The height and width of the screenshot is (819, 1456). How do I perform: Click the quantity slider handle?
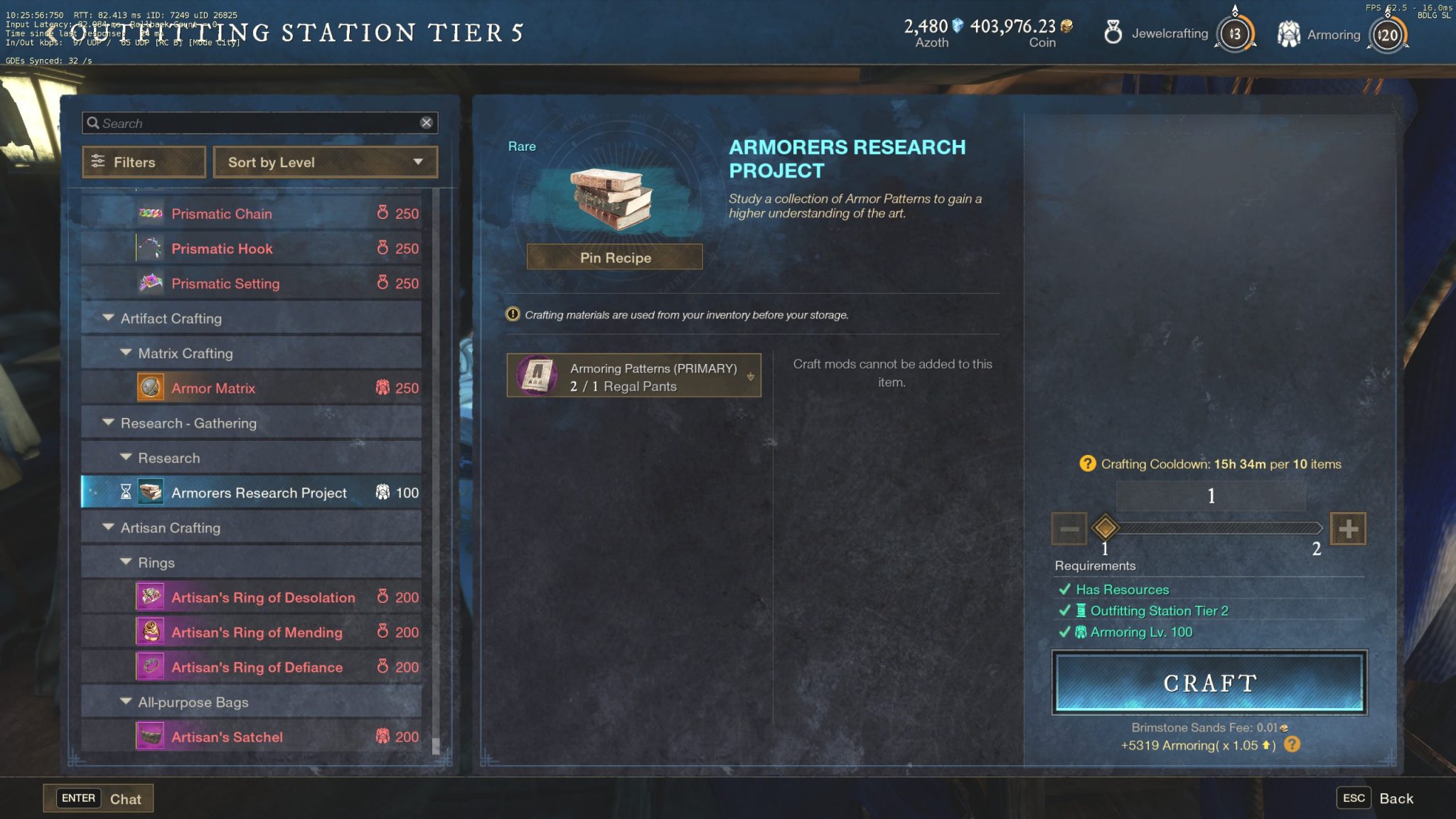(x=1105, y=528)
